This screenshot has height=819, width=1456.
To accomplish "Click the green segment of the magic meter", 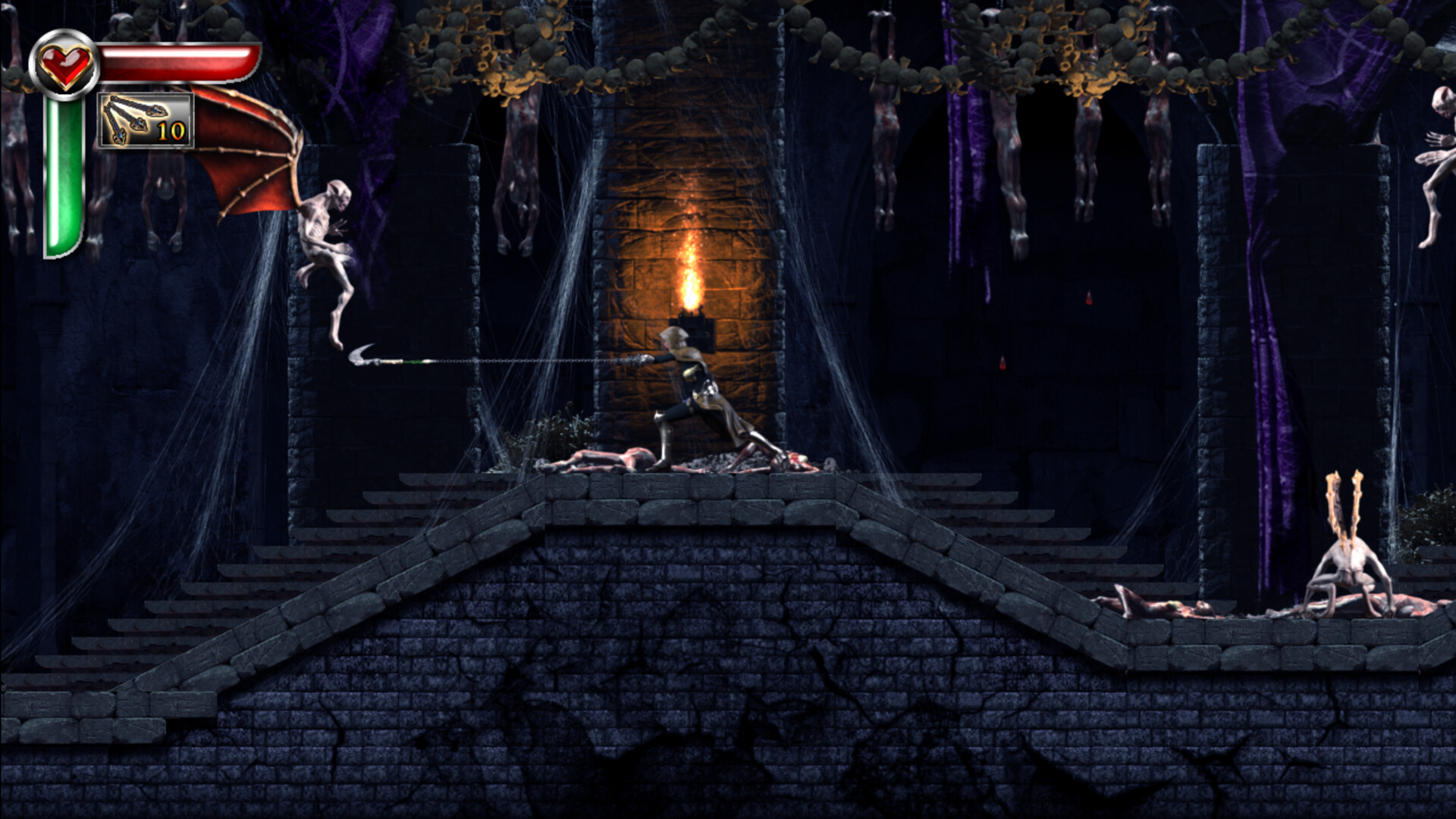I will pos(64,190).
